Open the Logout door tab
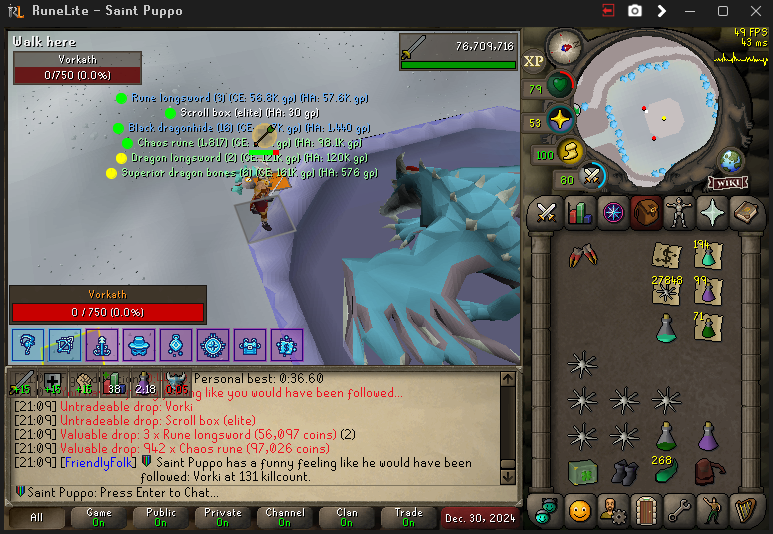 647,510
